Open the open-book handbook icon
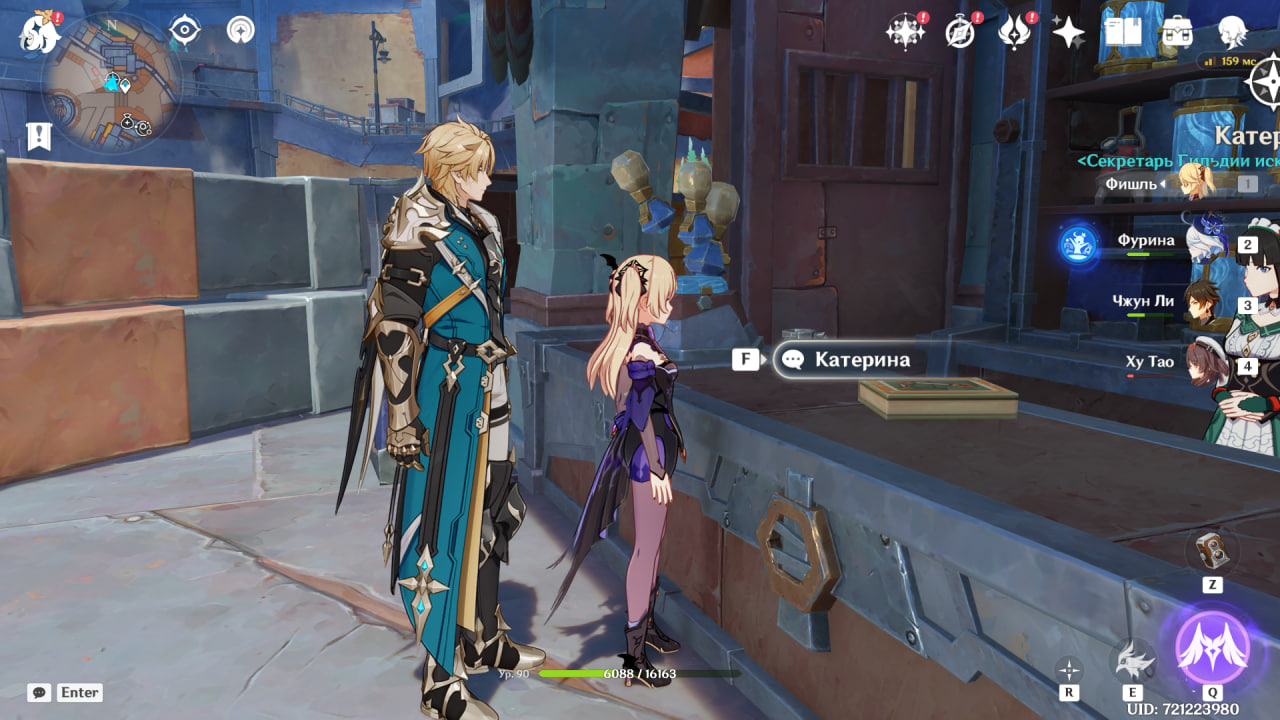The height and width of the screenshot is (720, 1280). coord(1122,32)
